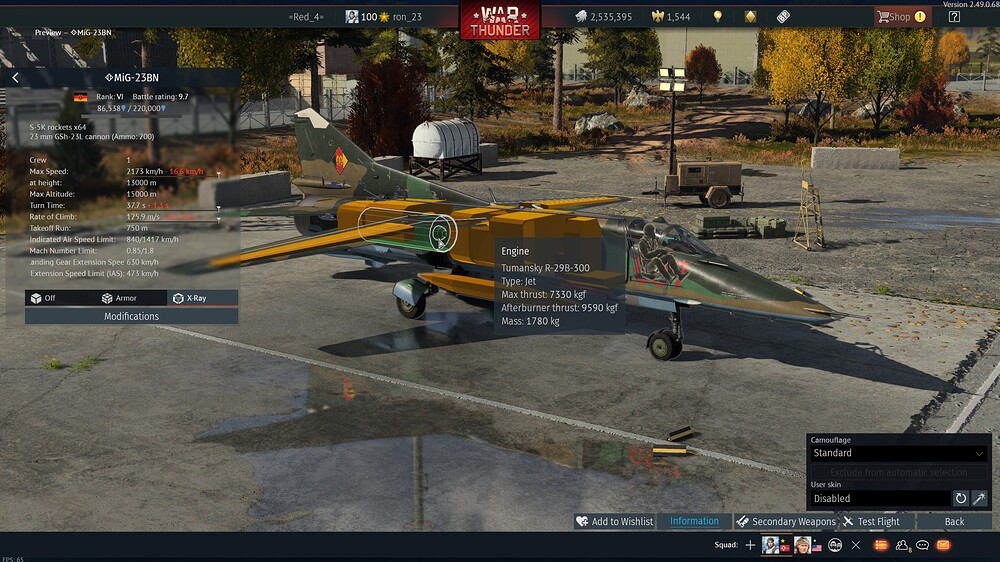
Task: Invite a player with the squad plus button
Action: coord(750,545)
